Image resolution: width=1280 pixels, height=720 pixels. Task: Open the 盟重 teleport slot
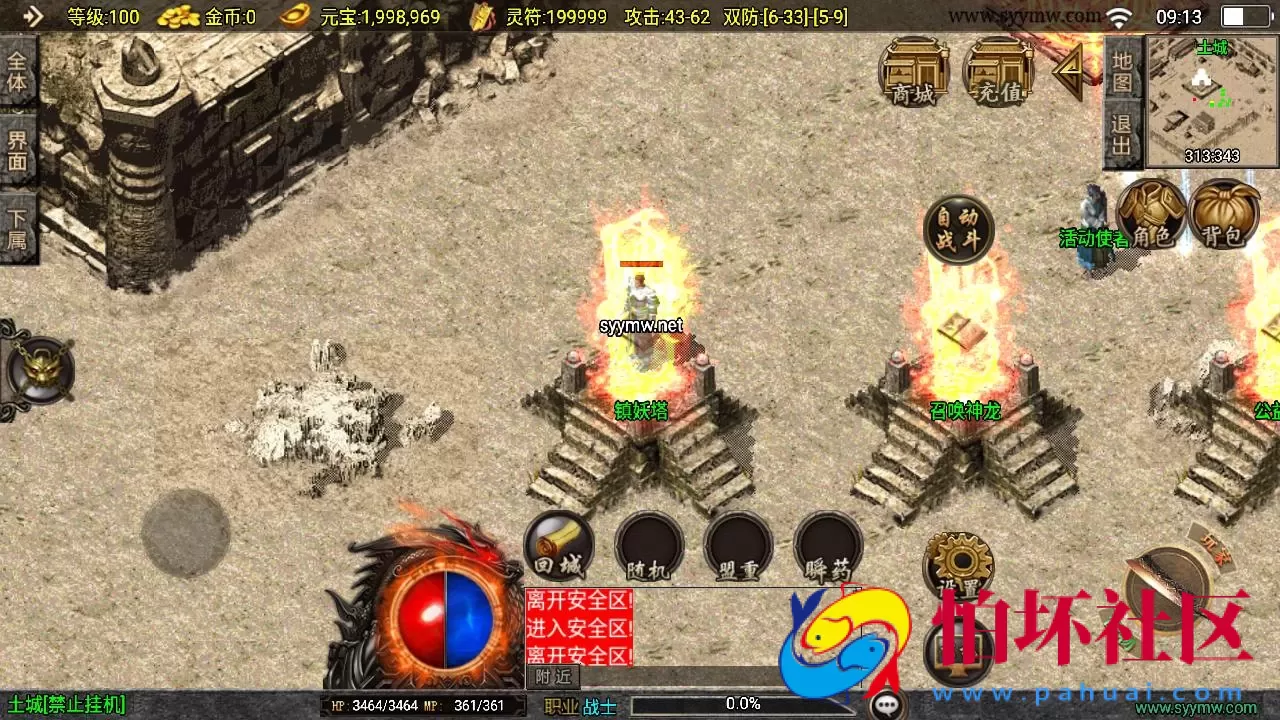tap(738, 545)
